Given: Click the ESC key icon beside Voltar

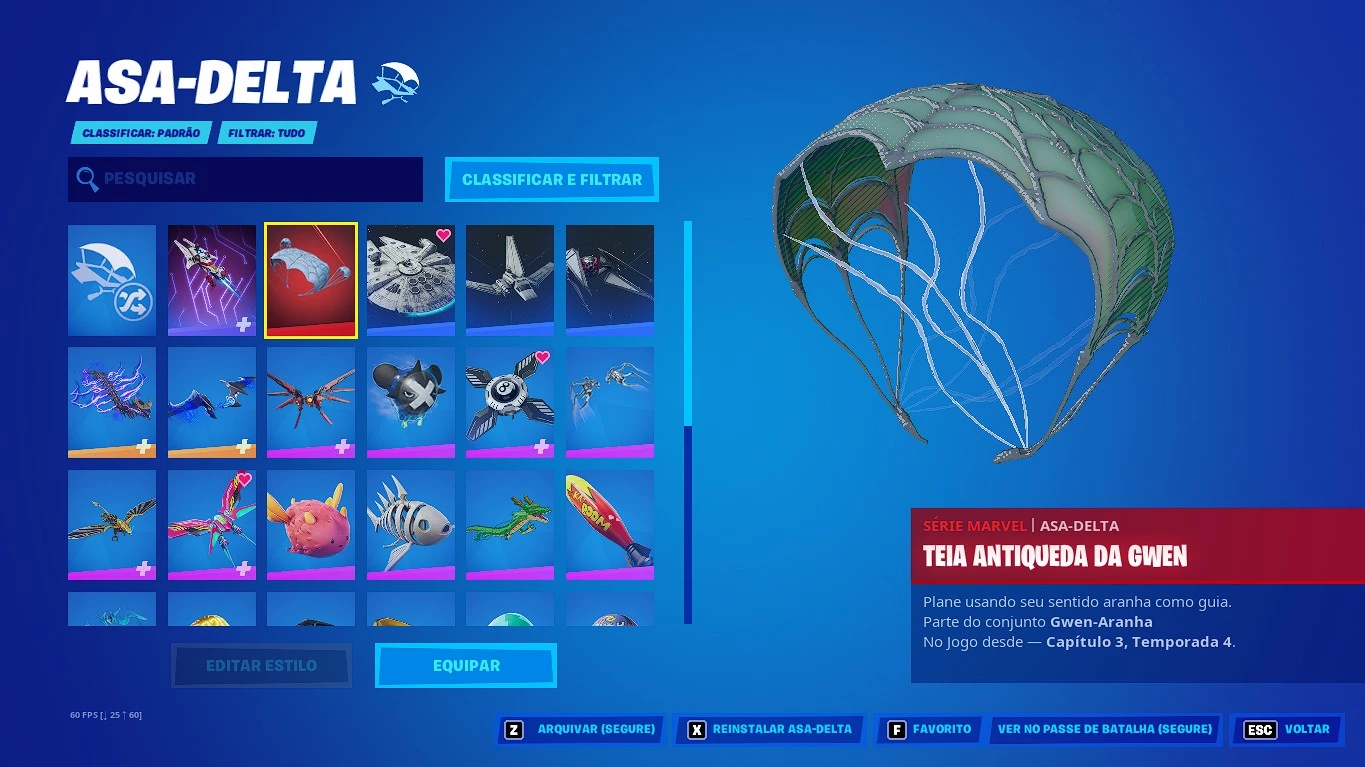Looking at the screenshot, I should coord(1259,729).
